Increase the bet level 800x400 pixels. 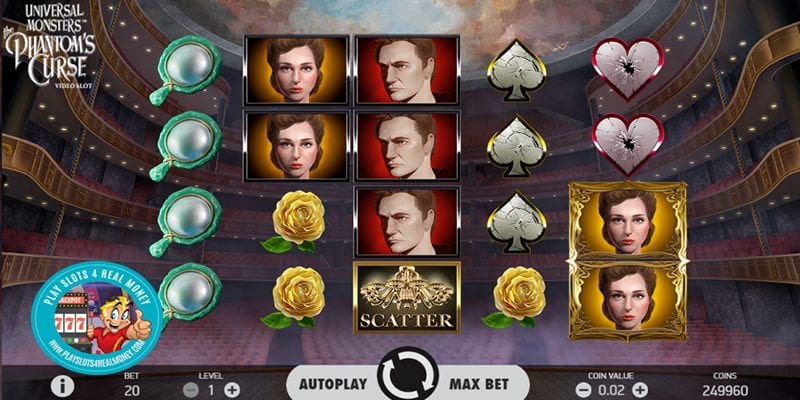click(232, 388)
